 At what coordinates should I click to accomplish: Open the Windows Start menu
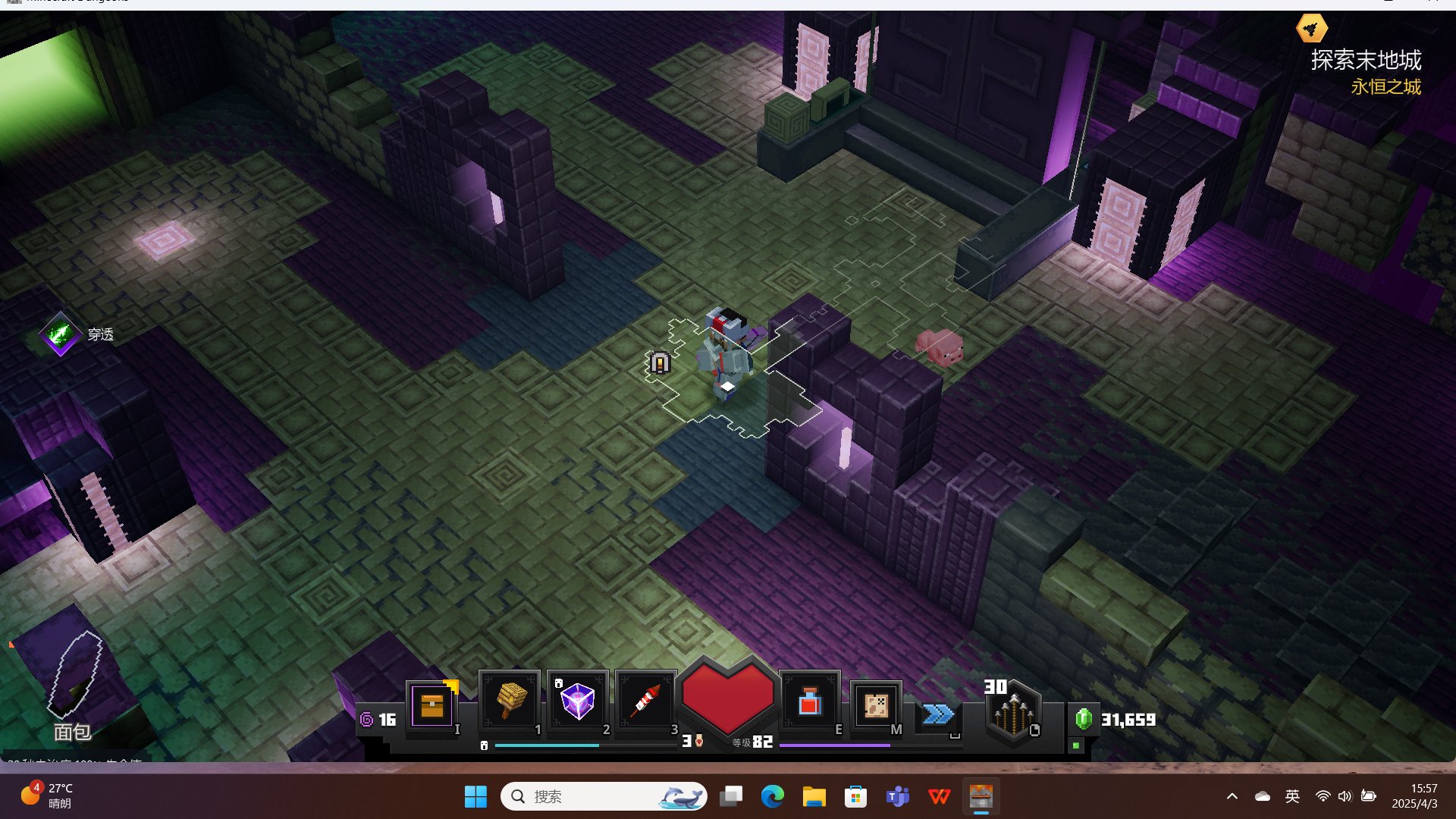(475, 796)
